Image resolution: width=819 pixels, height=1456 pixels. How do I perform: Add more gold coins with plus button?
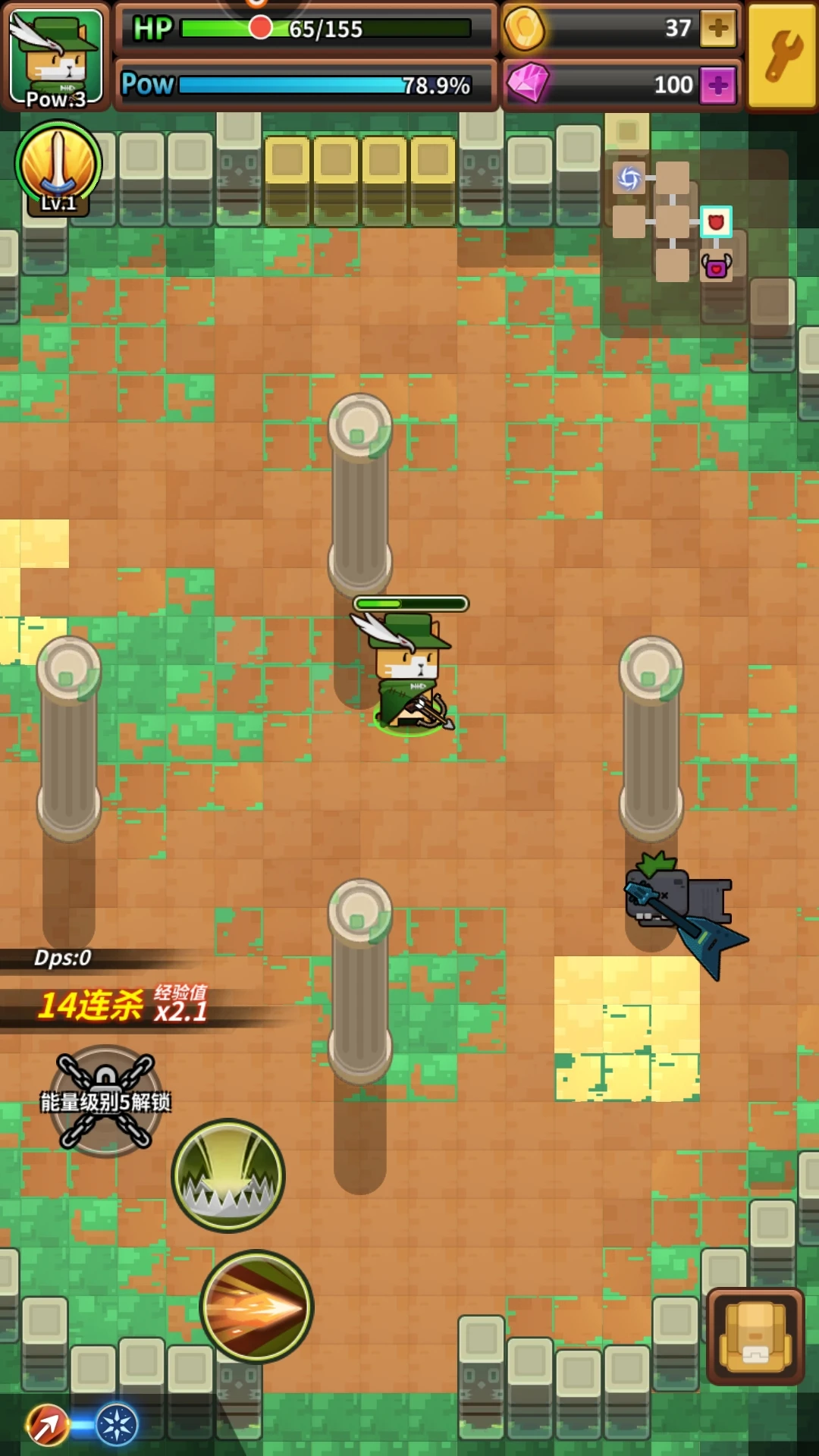click(x=717, y=29)
